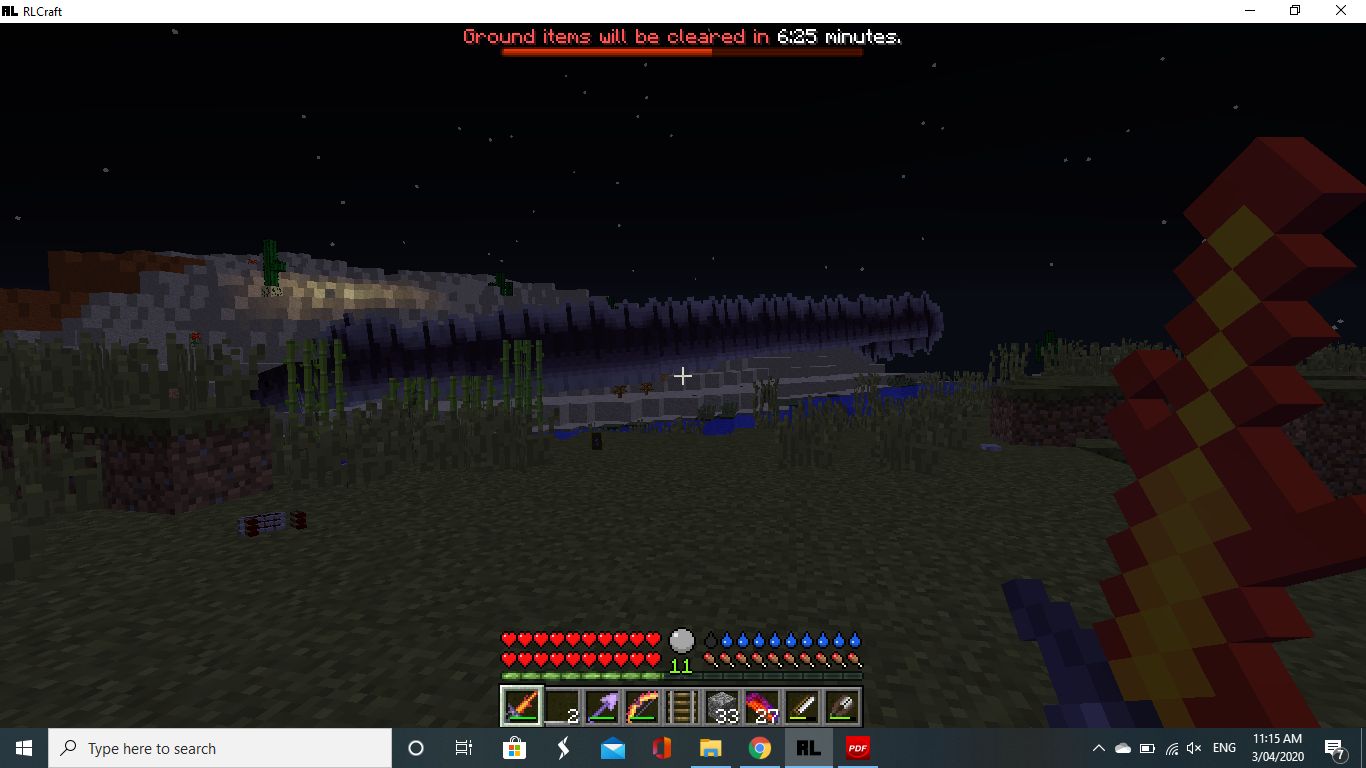Screen dimensions: 1366x768
Task: Open the ENG language switcher
Action: (x=1224, y=747)
